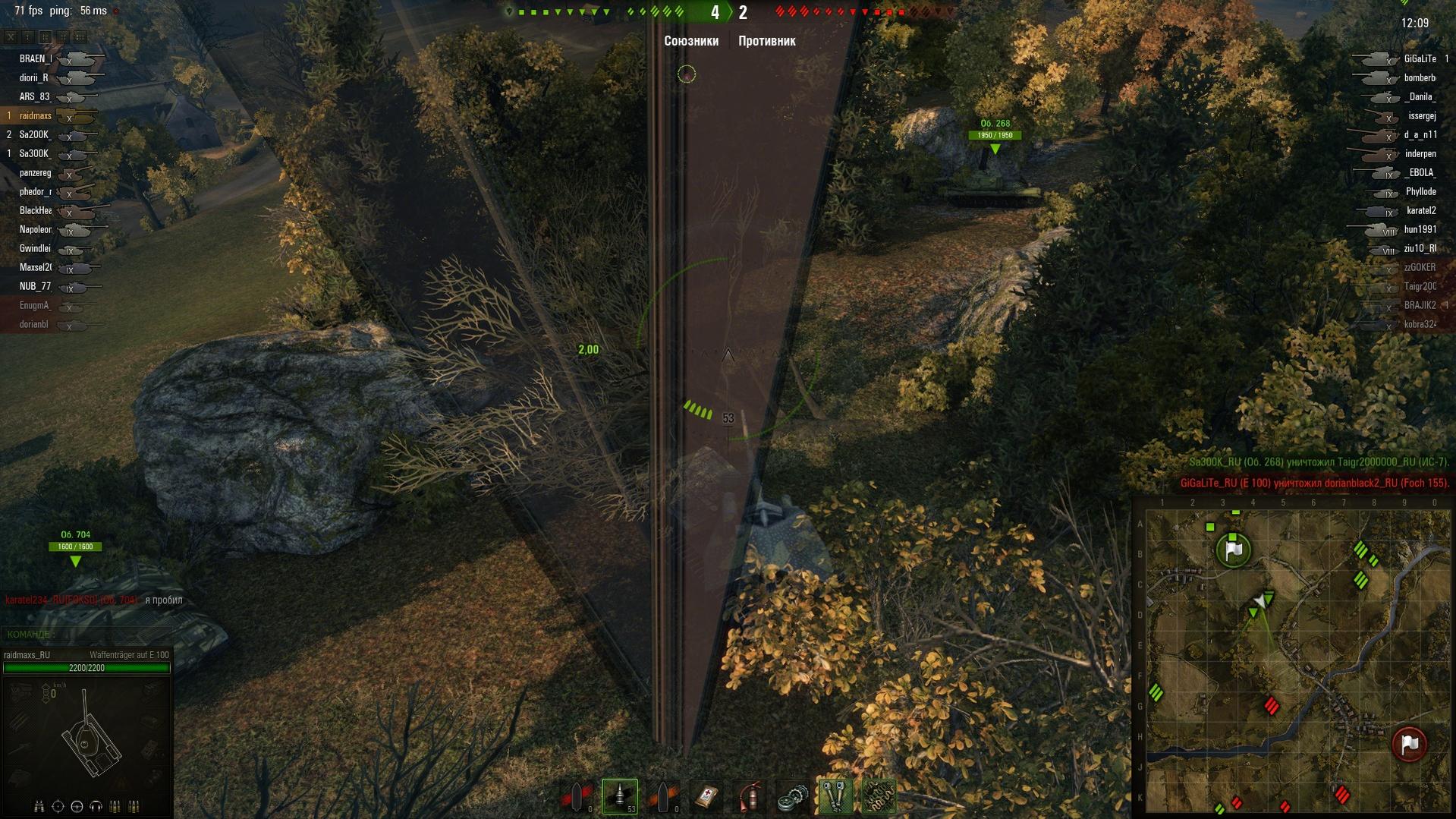The image size is (1456, 819).
Task: Select raidmaxs in the allied team list
Action: [36, 116]
